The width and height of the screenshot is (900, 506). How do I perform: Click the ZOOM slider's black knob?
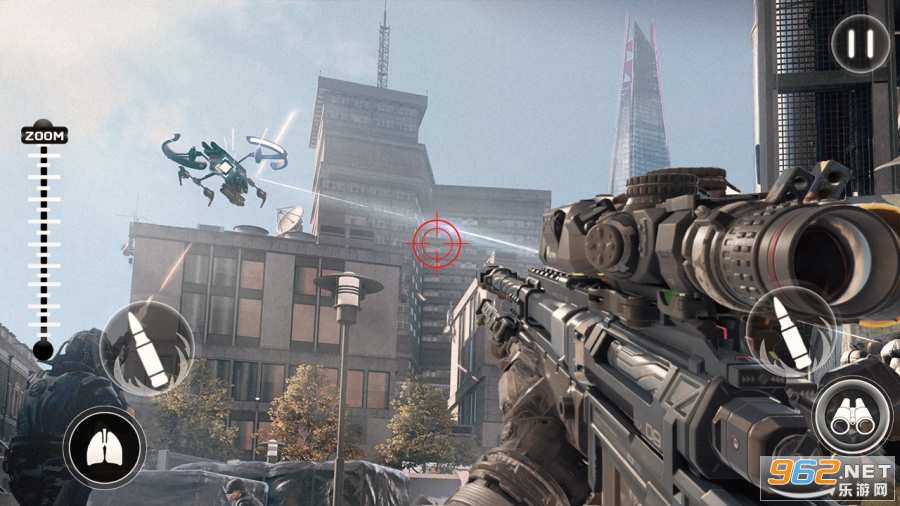pos(42,350)
